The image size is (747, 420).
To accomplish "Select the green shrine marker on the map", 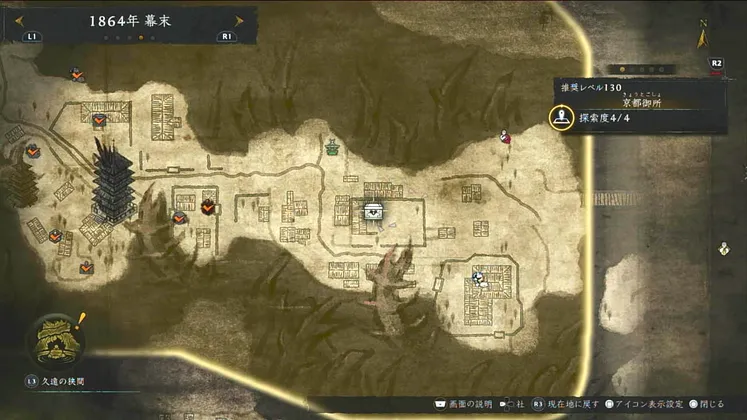I will pos(331,148).
